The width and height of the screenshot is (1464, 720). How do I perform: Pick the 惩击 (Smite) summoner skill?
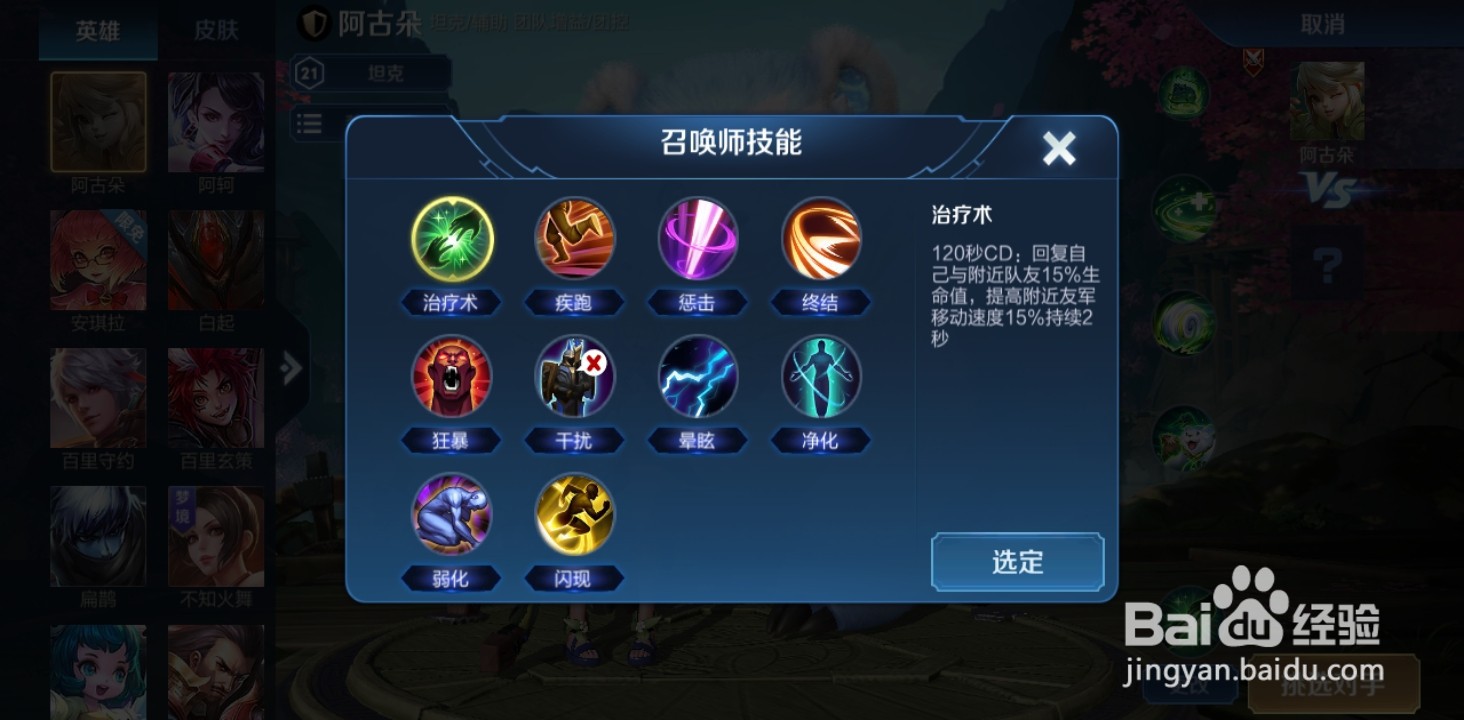pyautogui.click(x=697, y=238)
